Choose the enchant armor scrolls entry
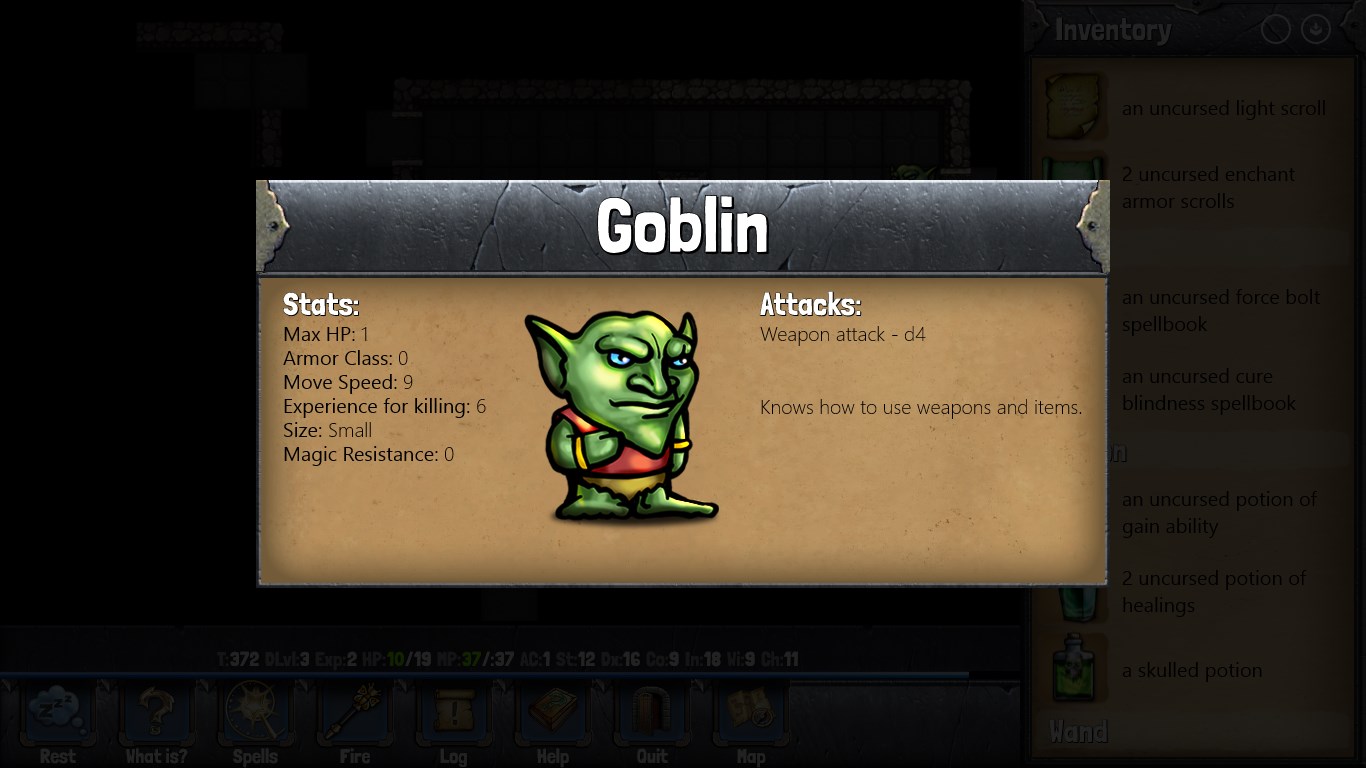Screen dimensions: 1366x768 tap(1208, 187)
